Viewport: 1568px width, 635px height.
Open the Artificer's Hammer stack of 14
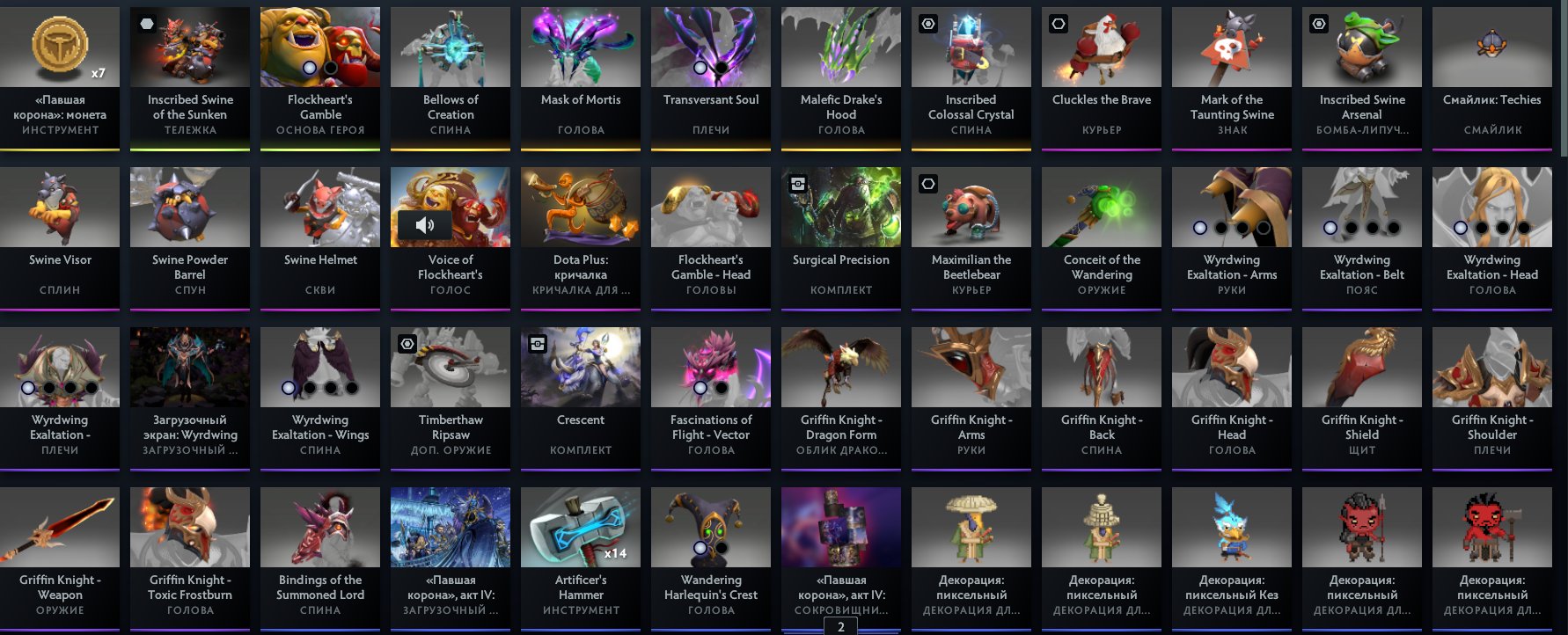[x=580, y=526]
